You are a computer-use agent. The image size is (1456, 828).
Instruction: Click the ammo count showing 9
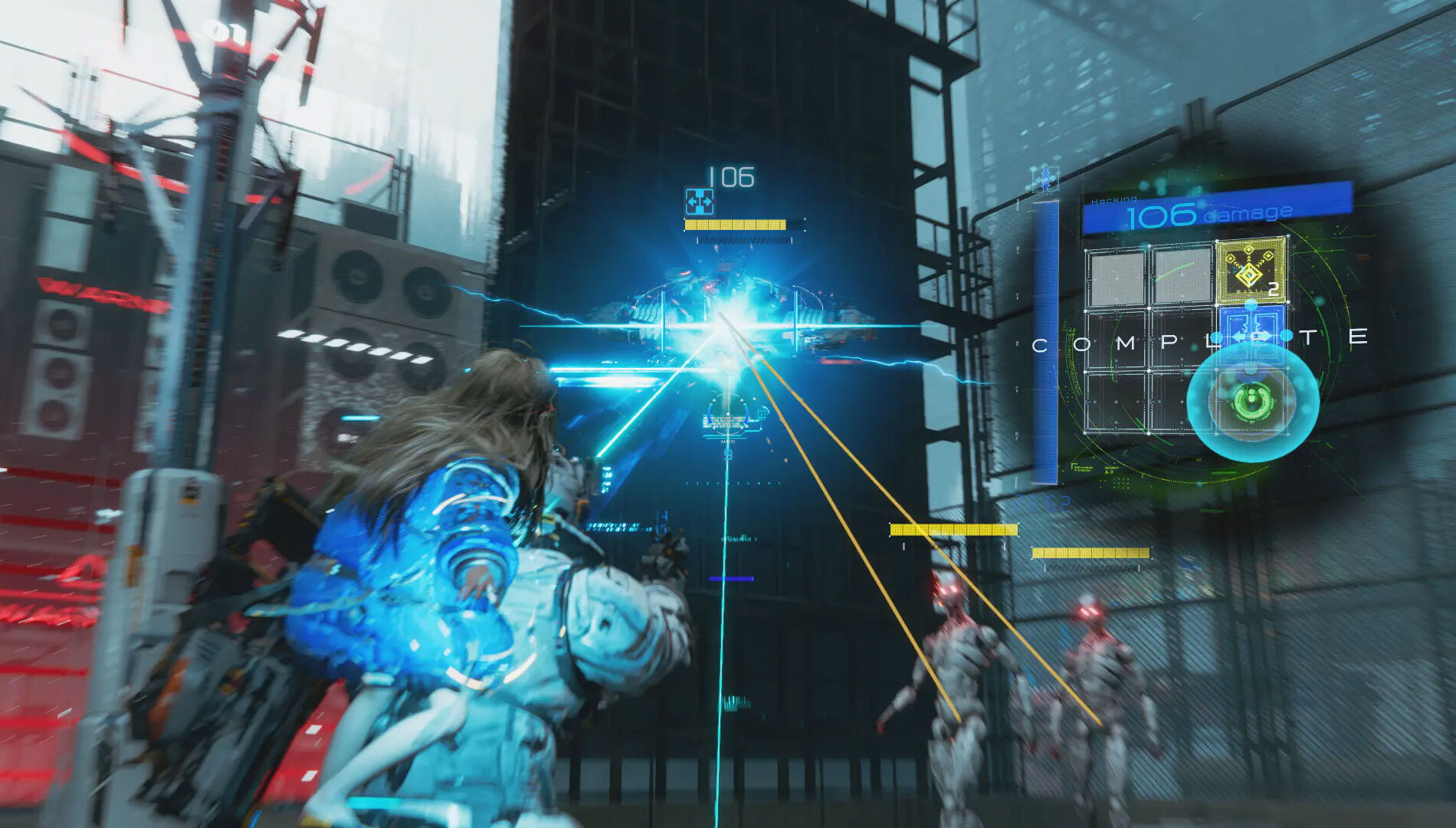[728, 454]
